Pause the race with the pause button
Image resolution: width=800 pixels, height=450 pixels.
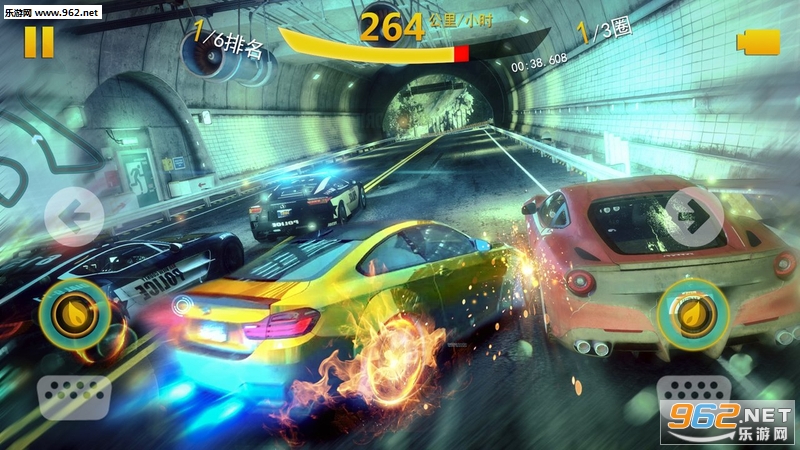tap(40, 41)
